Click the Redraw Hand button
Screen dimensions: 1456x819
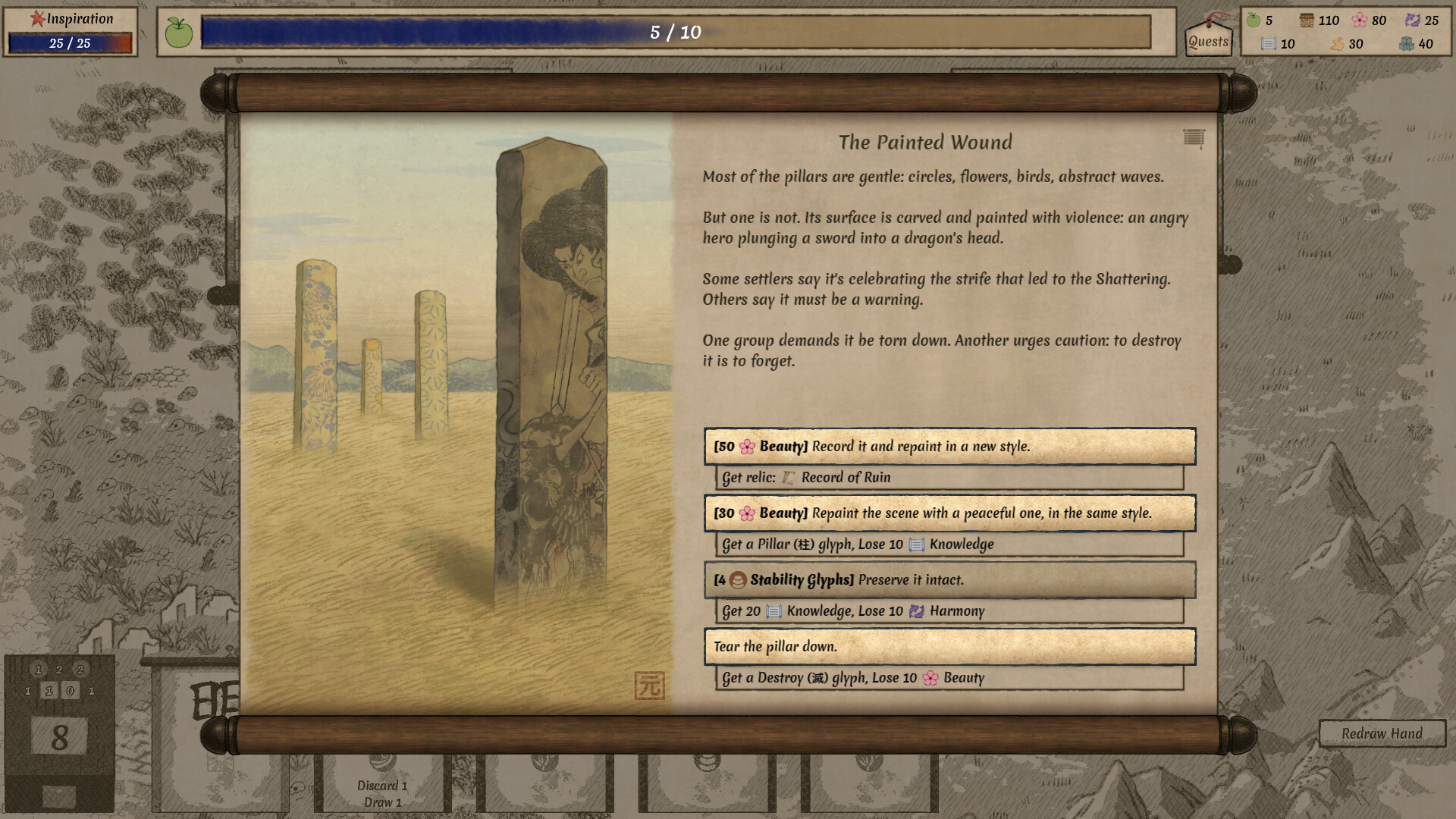pos(1382,733)
